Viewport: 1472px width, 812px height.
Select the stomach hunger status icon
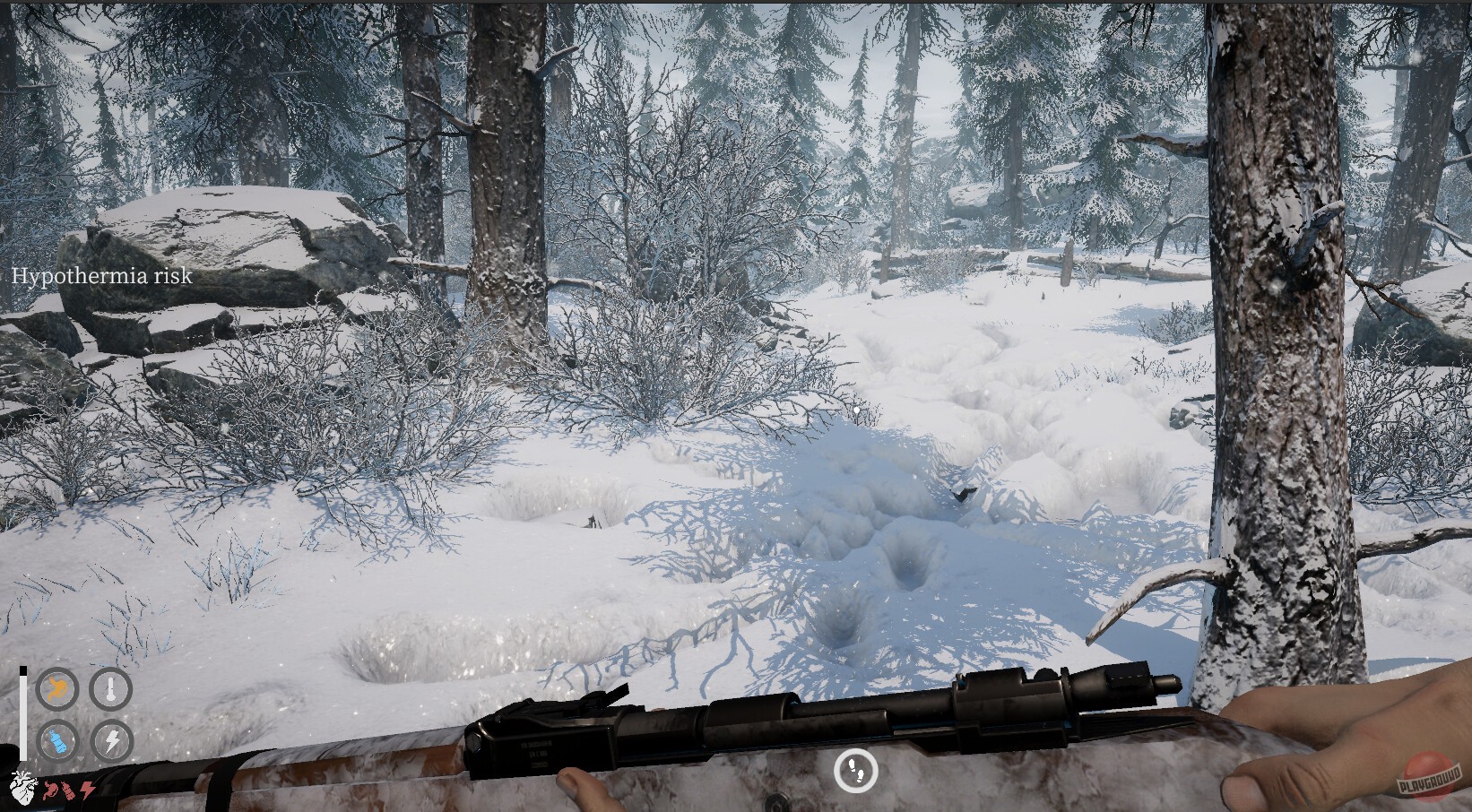(x=57, y=689)
